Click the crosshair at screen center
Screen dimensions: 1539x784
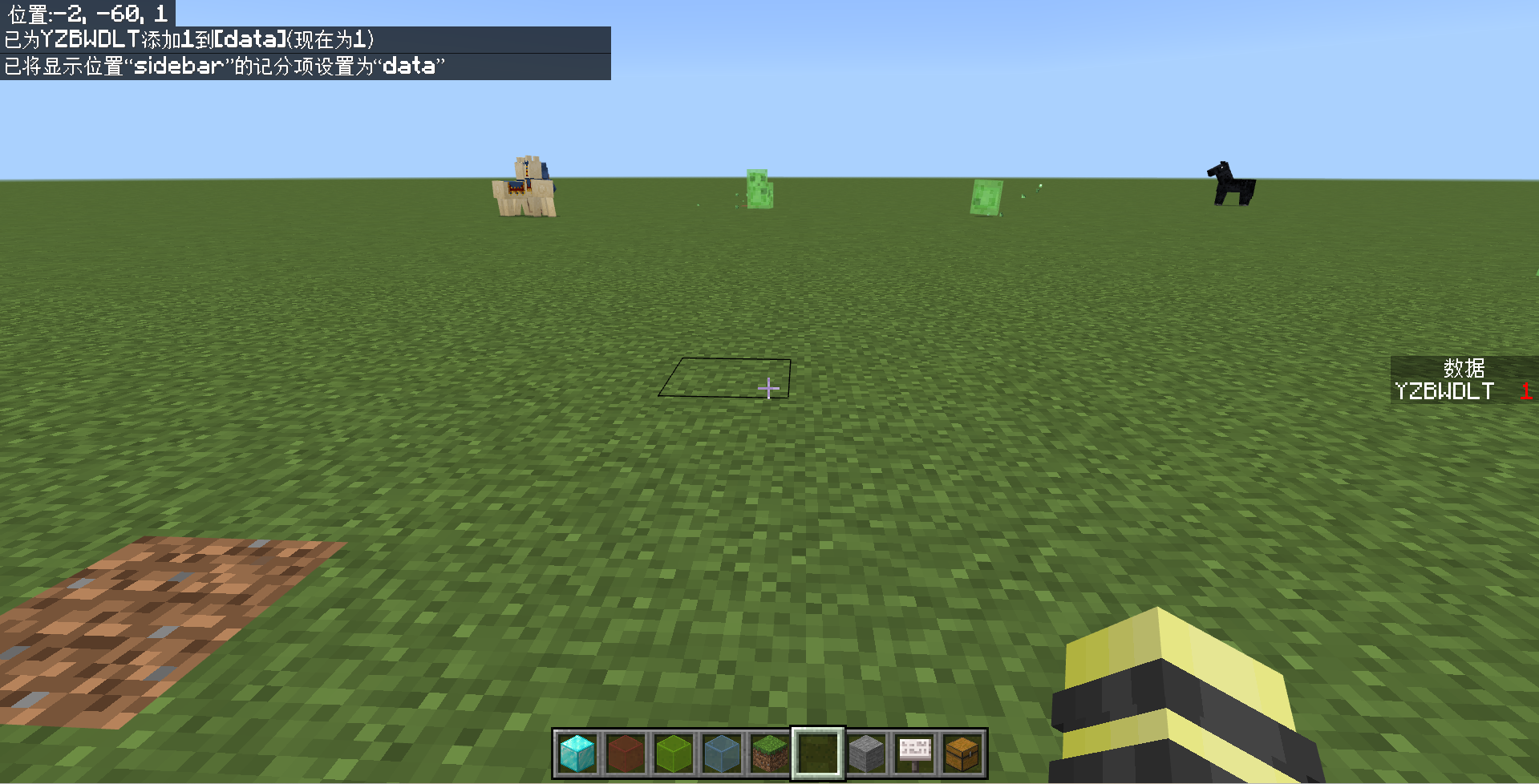(768, 389)
